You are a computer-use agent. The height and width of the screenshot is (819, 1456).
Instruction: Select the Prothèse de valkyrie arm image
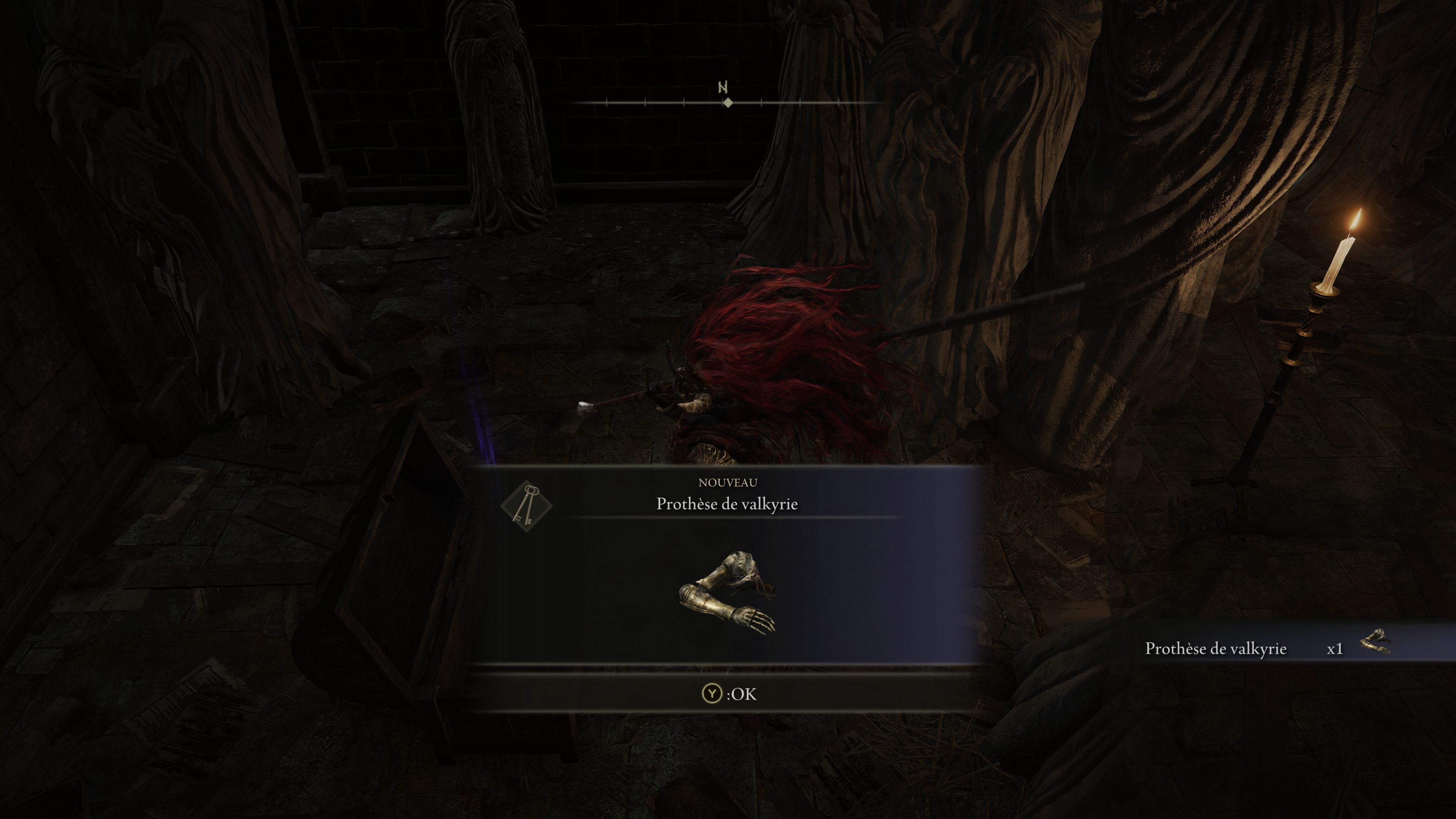pyautogui.click(x=727, y=593)
